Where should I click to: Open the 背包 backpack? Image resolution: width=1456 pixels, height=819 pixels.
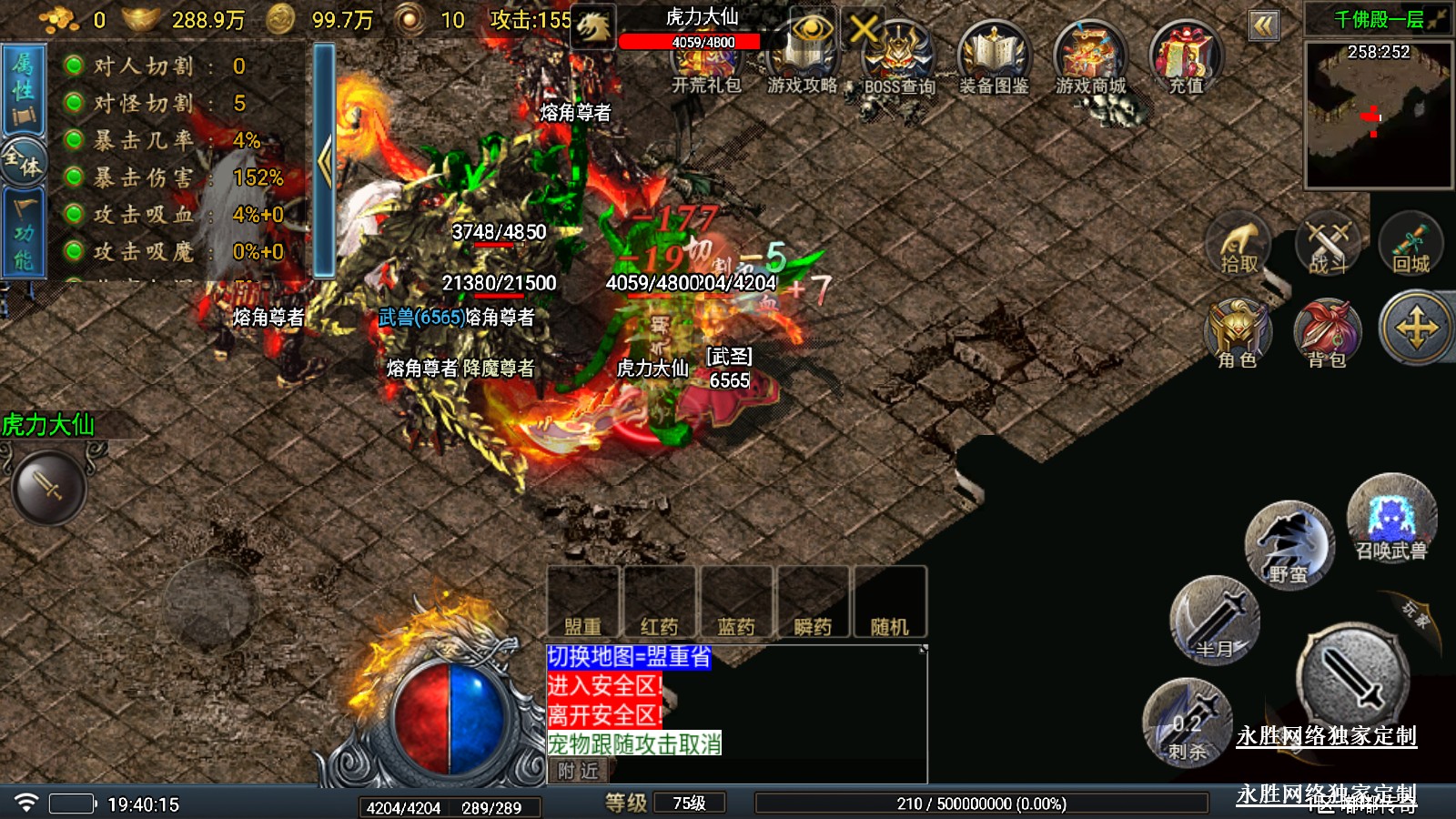[1327, 333]
